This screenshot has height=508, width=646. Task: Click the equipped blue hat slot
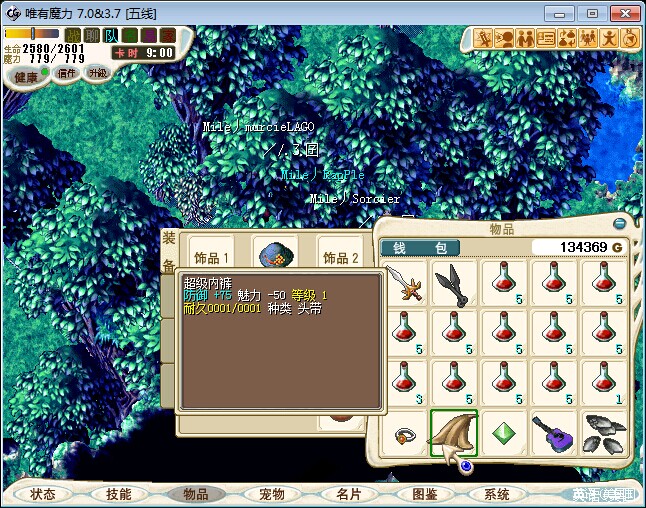275,257
